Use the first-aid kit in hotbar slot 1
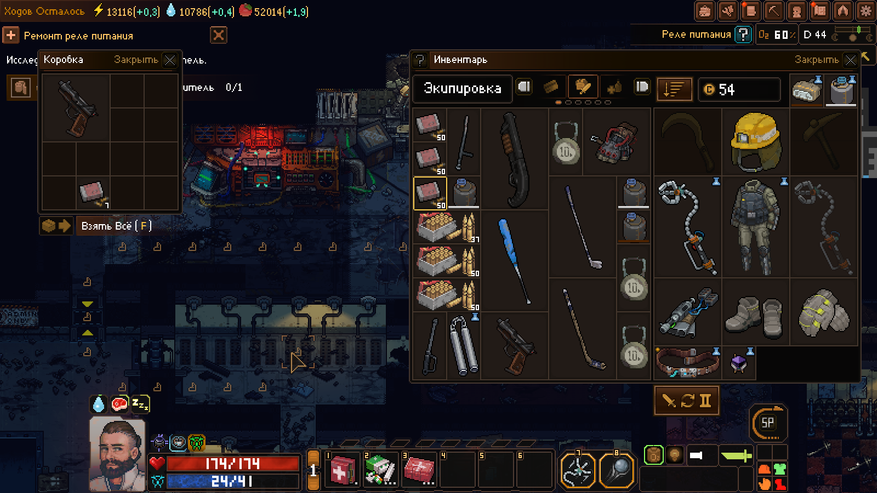The height and width of the screenshot is (493, 877). tap(342, 468)
